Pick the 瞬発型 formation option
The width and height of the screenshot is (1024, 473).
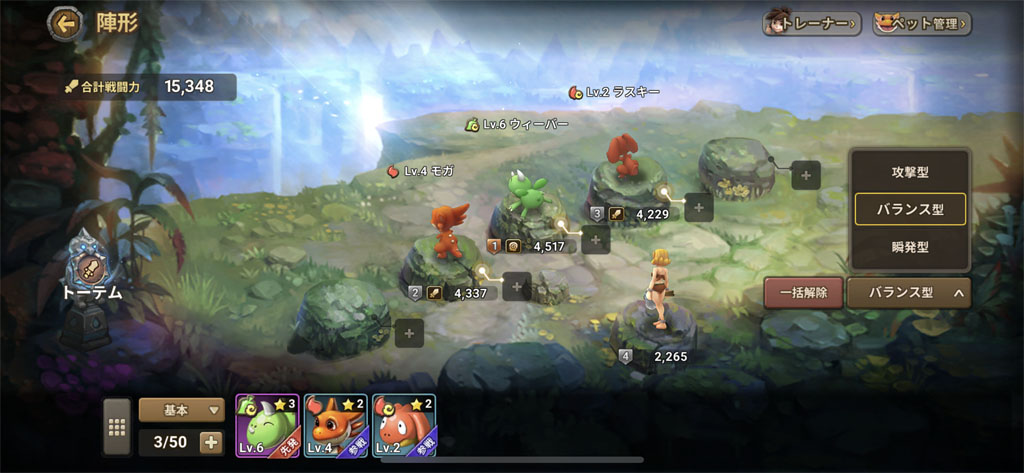[x=910, y=246]
